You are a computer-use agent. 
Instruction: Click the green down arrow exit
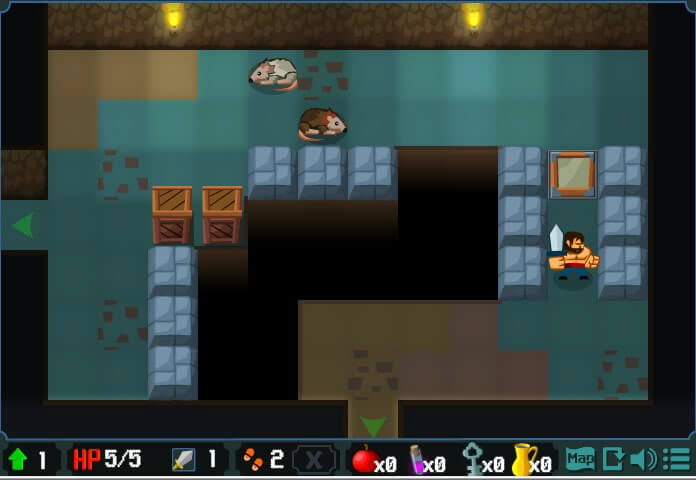click(x=372, y=426)
